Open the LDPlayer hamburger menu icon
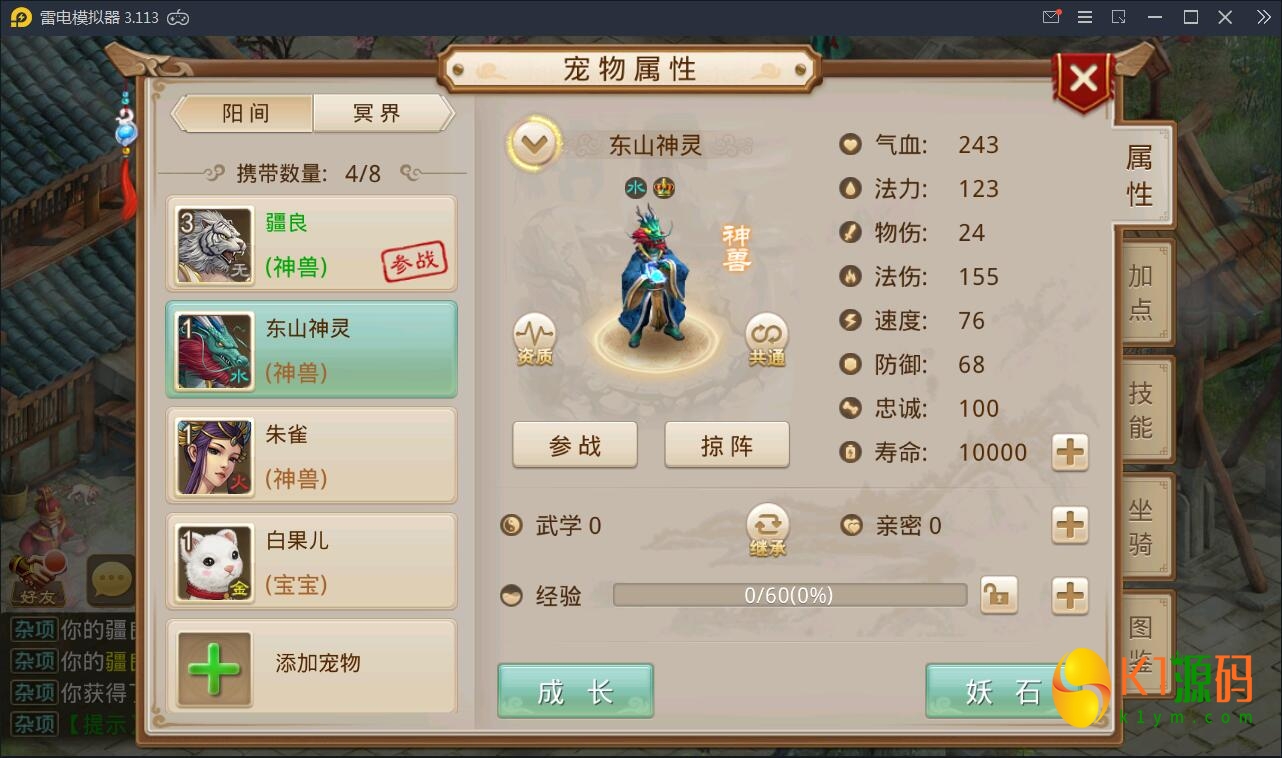This screenshot has width=1282, height=758. [1084, 17]
